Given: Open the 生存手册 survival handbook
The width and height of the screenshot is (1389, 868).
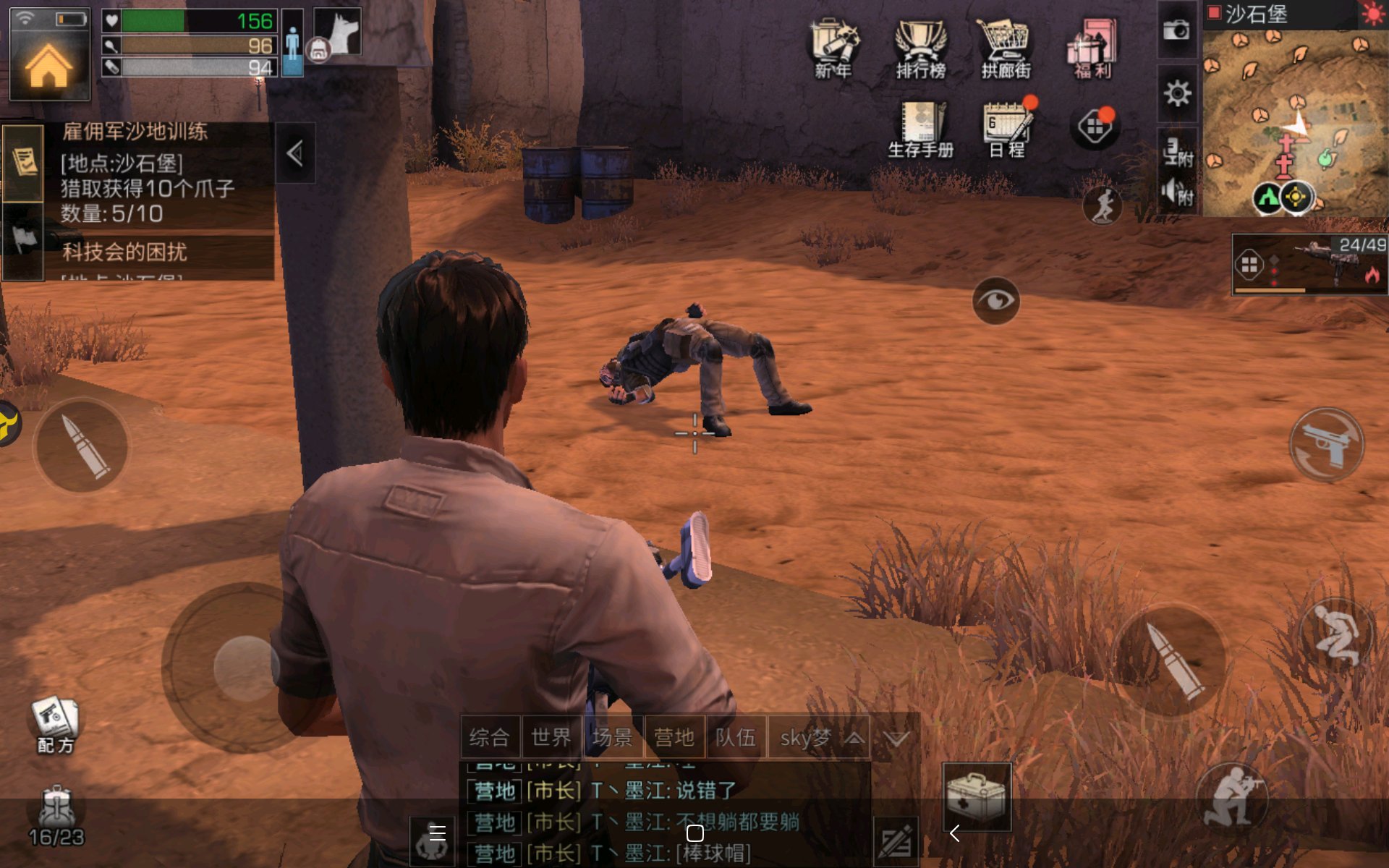Looking at the screenshot, I should [920, 129].
